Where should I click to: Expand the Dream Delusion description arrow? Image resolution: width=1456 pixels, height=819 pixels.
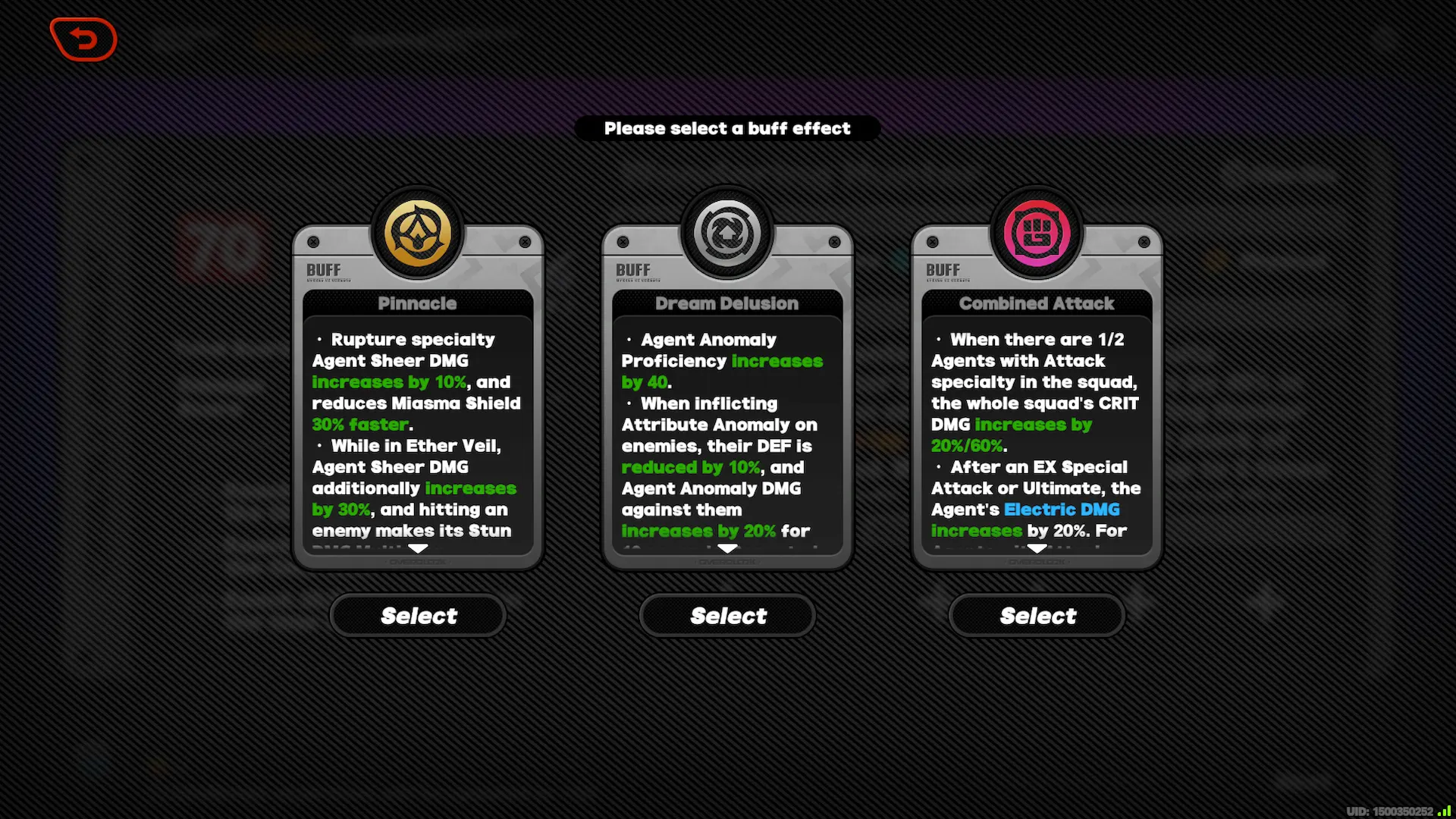click(726, 548)
